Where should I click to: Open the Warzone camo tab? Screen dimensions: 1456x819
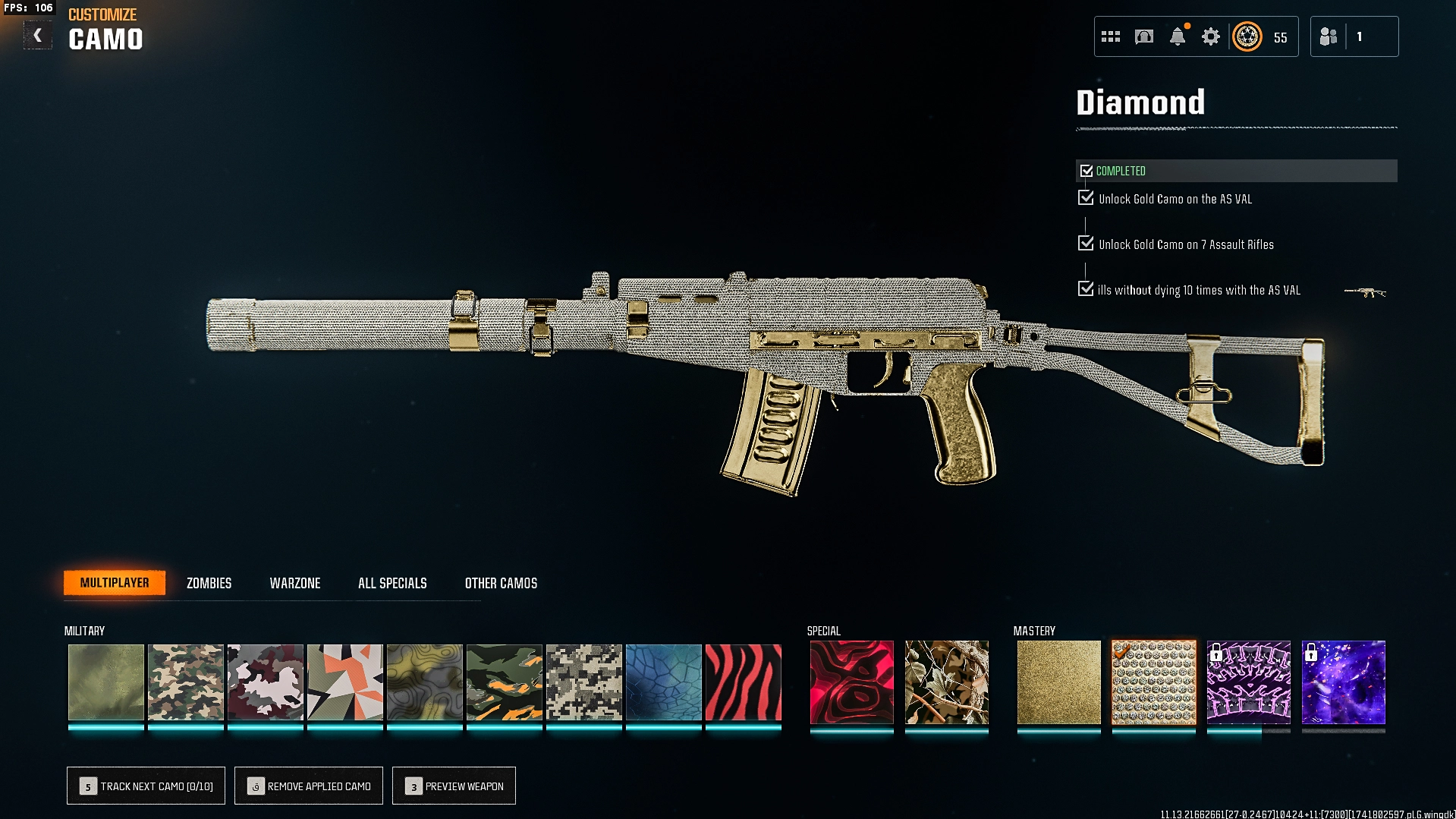click(x=295, y=583)
